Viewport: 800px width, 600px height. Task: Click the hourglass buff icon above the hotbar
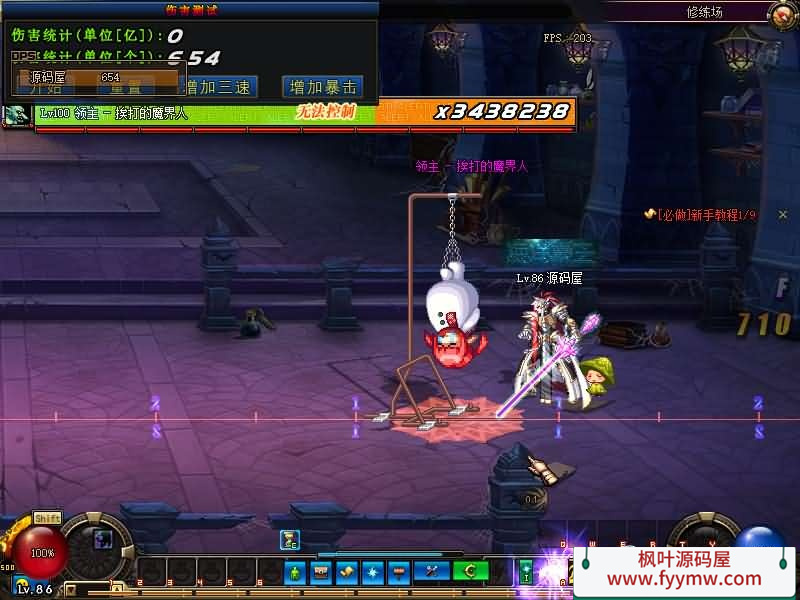pos(290,540)
